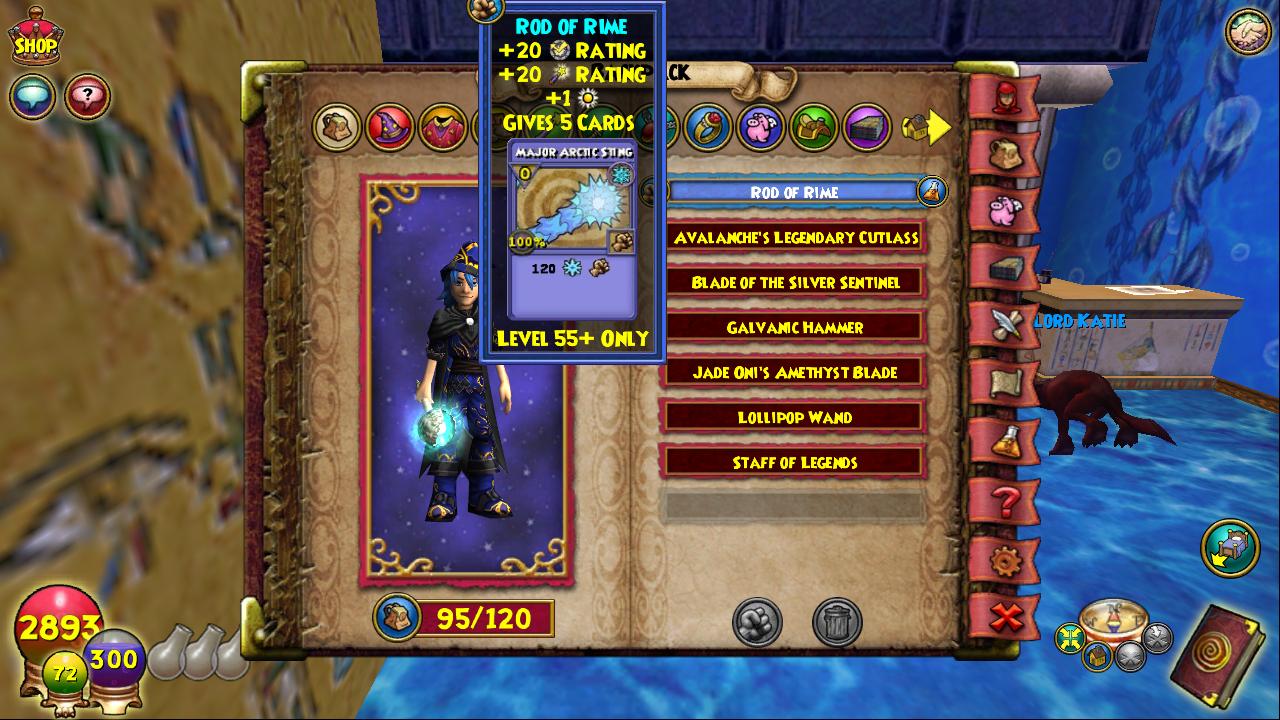Pick Jade Oni's Amethyst Blade

coord(794,373)
